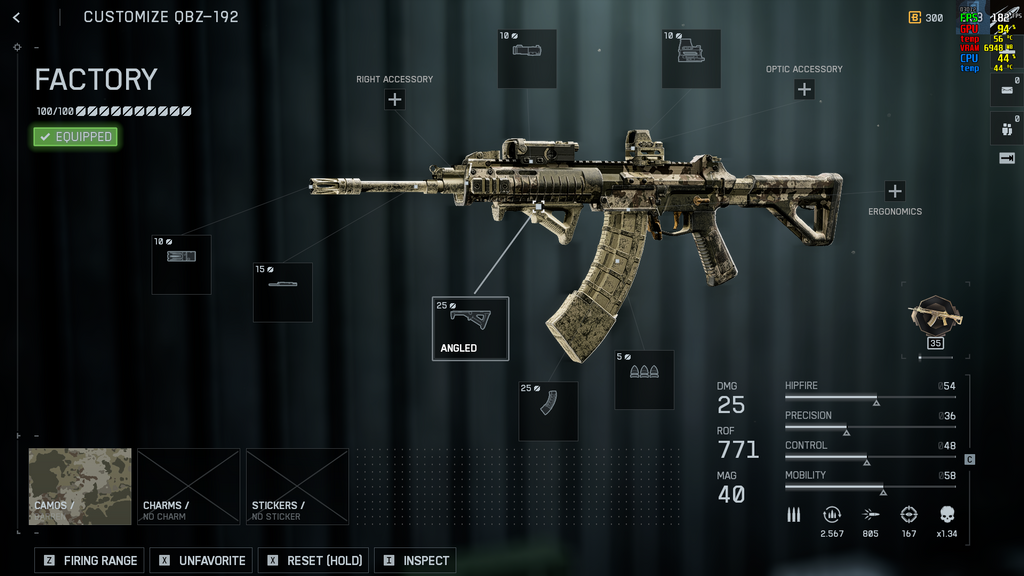The width and height of the screenshot is (1024, 576).
Task: Add an Ergonomics attachment
Action: tap(895, 191)
